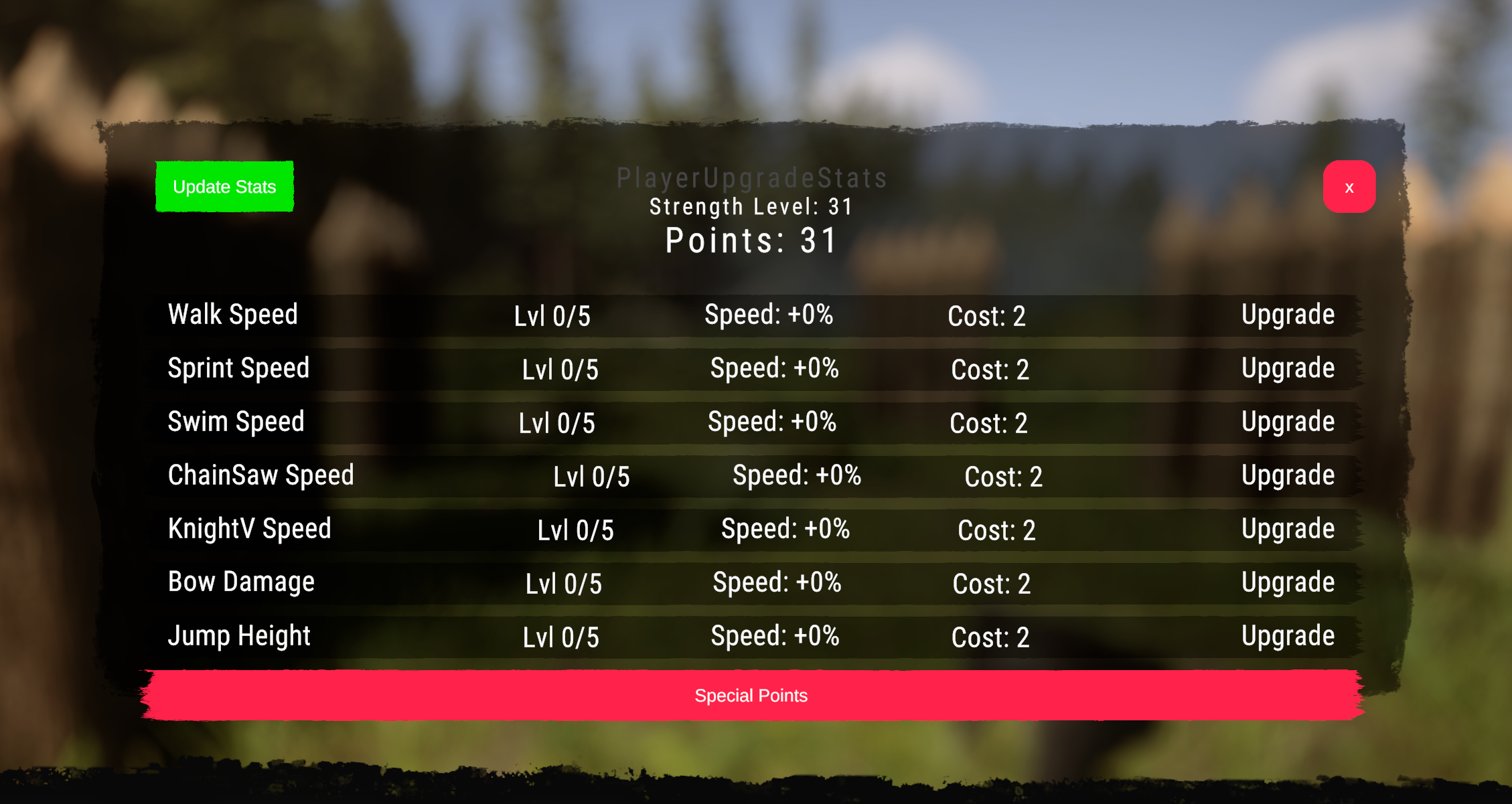Click the Points: 31 counter
Screen dimensions: 1512x804
pos(750,240)
